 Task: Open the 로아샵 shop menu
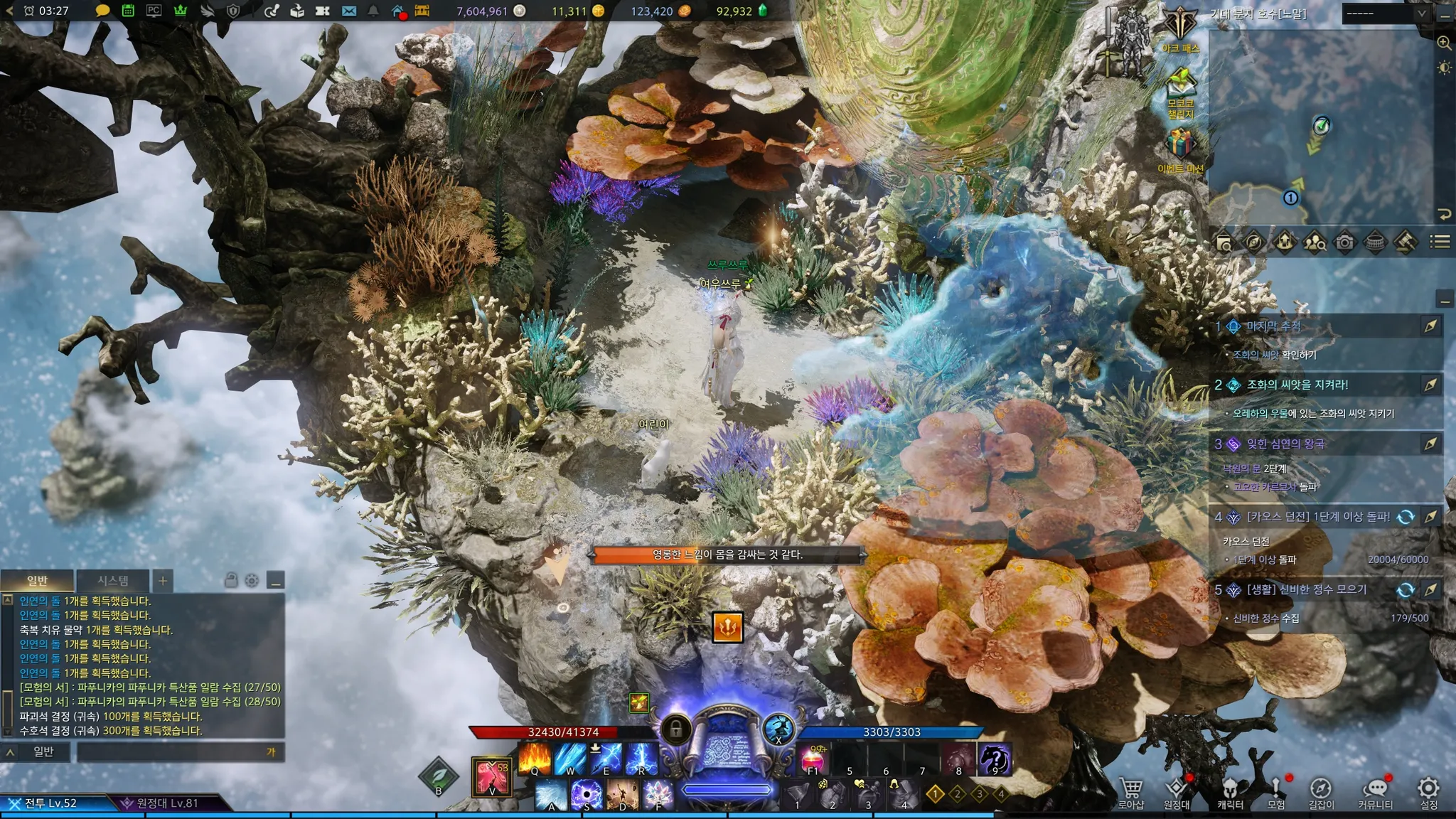1130,792
